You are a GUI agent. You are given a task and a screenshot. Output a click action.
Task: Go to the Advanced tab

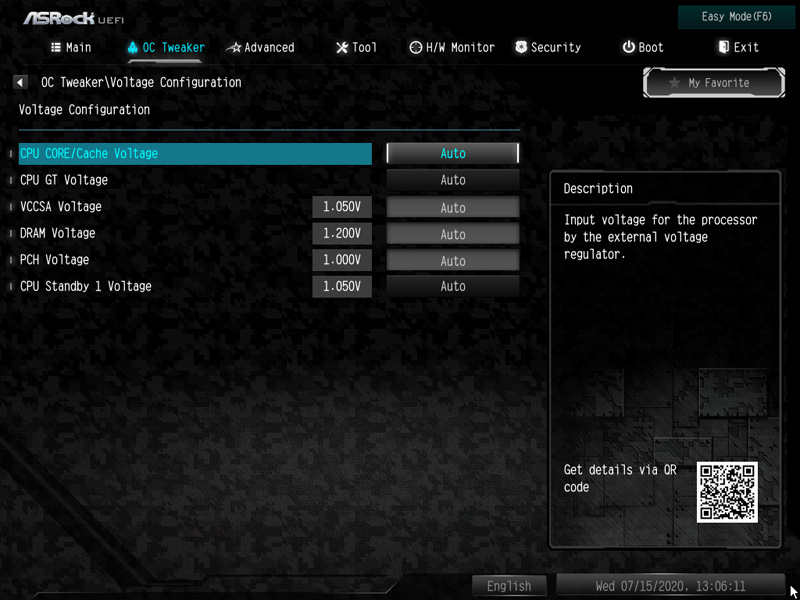tap(261, 47)
